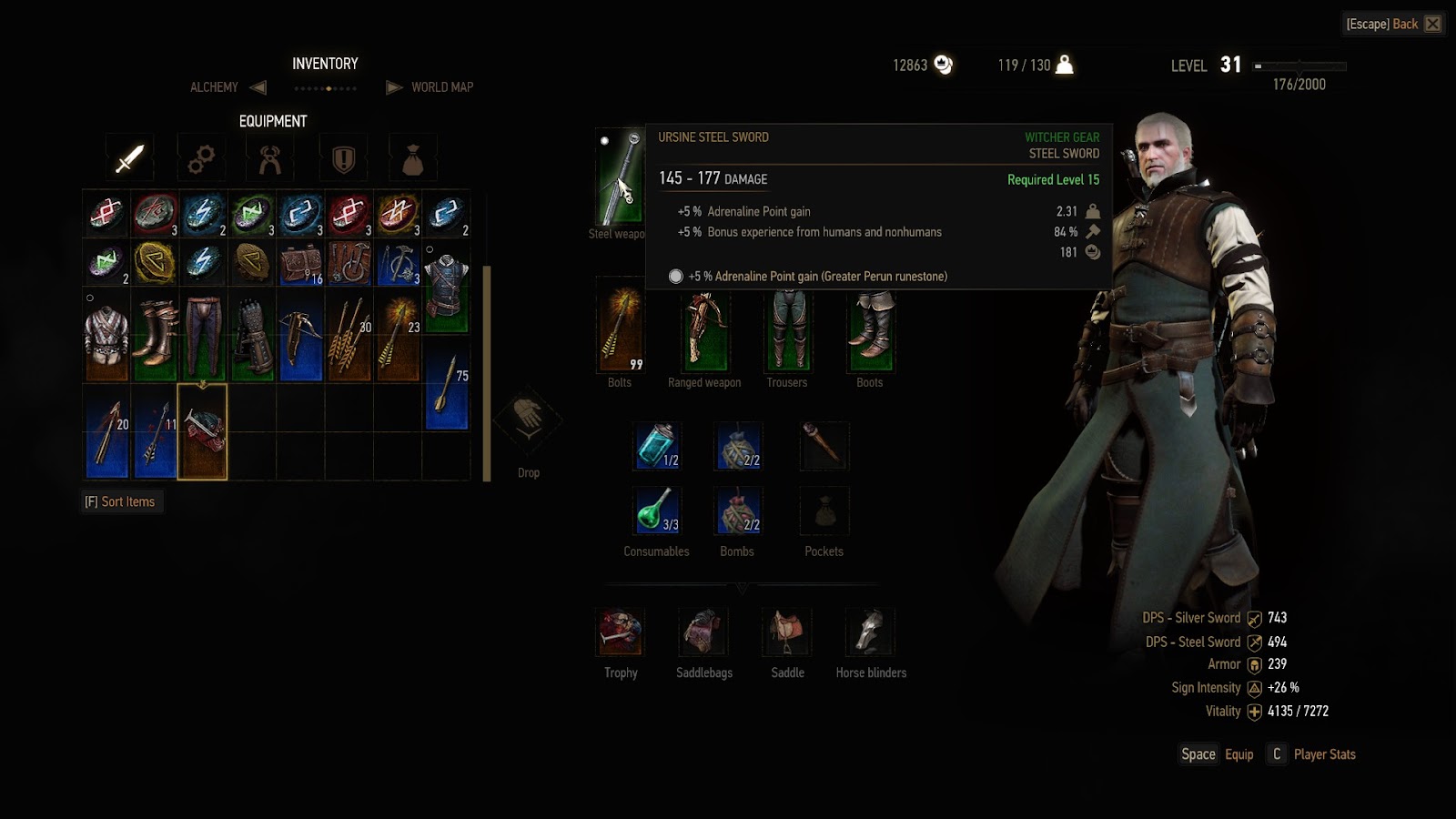Open the Player Stats panel
Image resolution: width=1456 pixels, height=819 pixels.
(1312, 754)
